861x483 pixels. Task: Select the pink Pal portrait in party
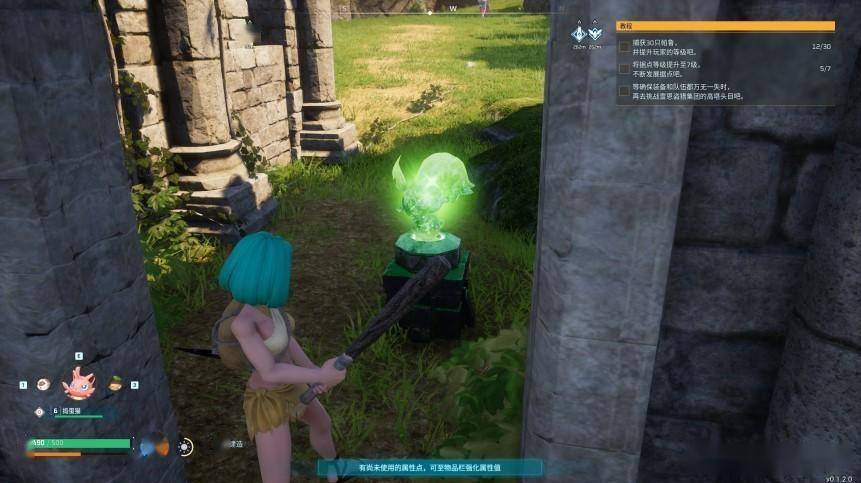78,382
